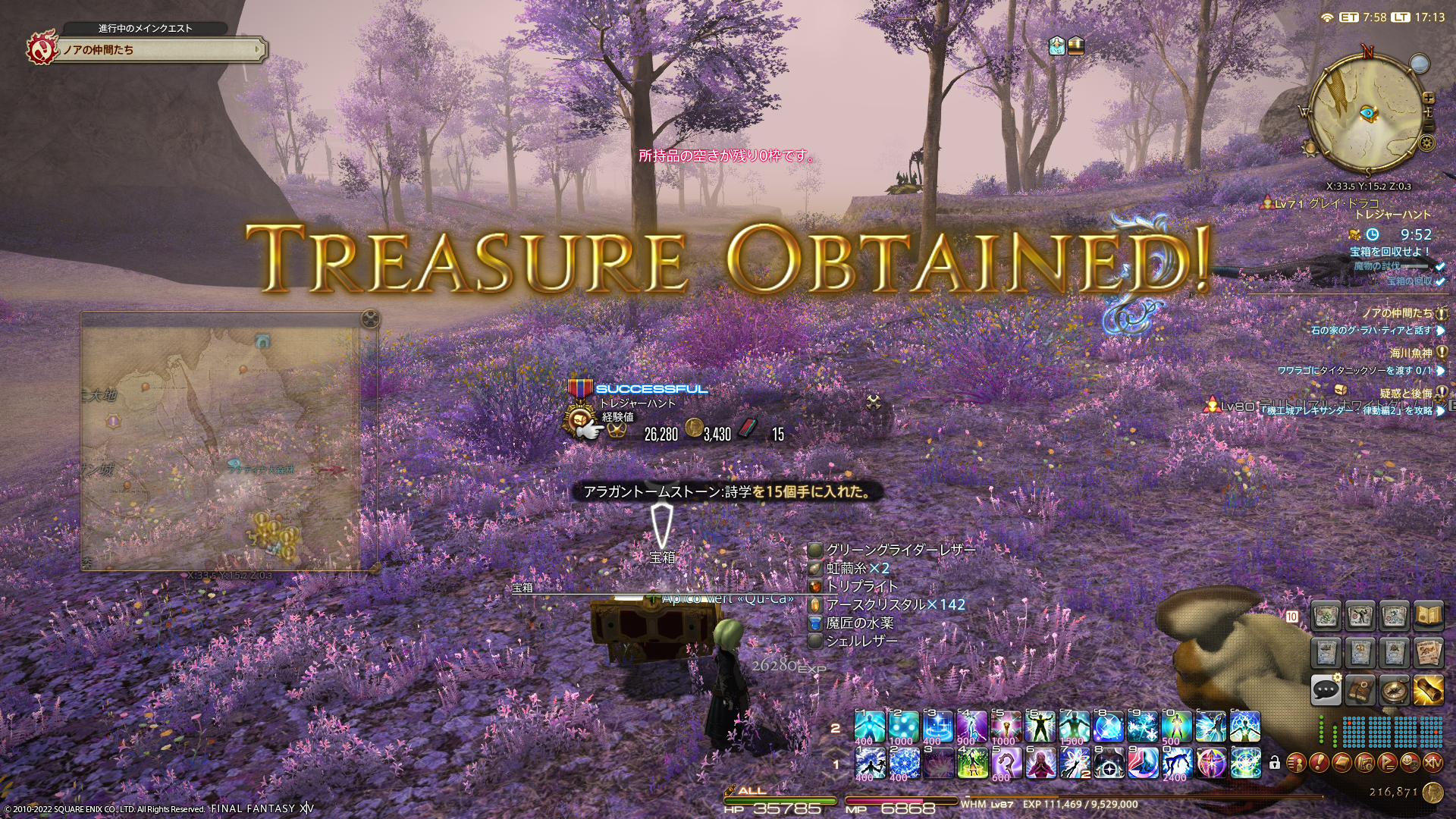
Task: Use the brass compass action
Action: click(1394, 689)
